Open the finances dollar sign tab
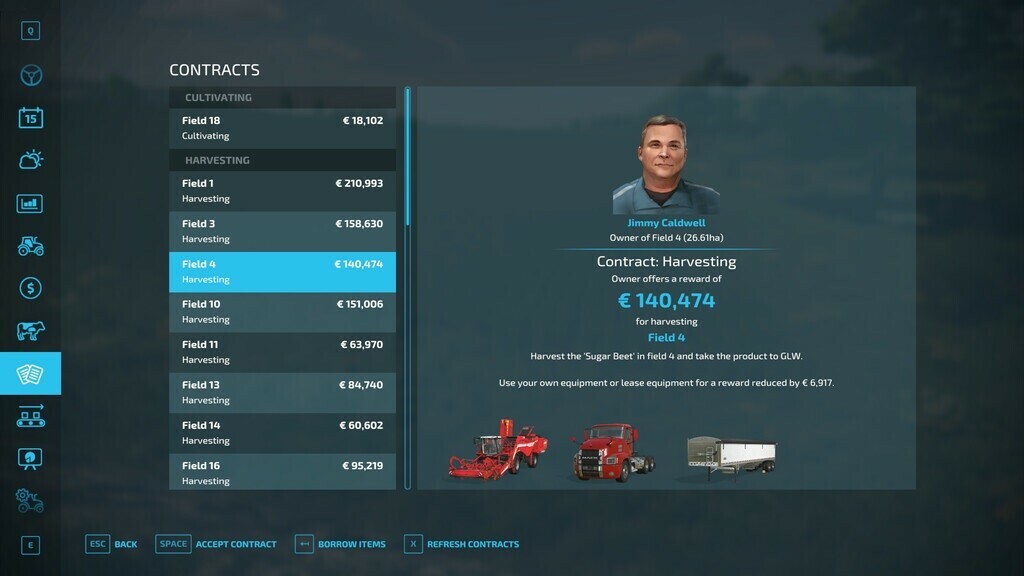1024x576 pixels. click(30, 289)
